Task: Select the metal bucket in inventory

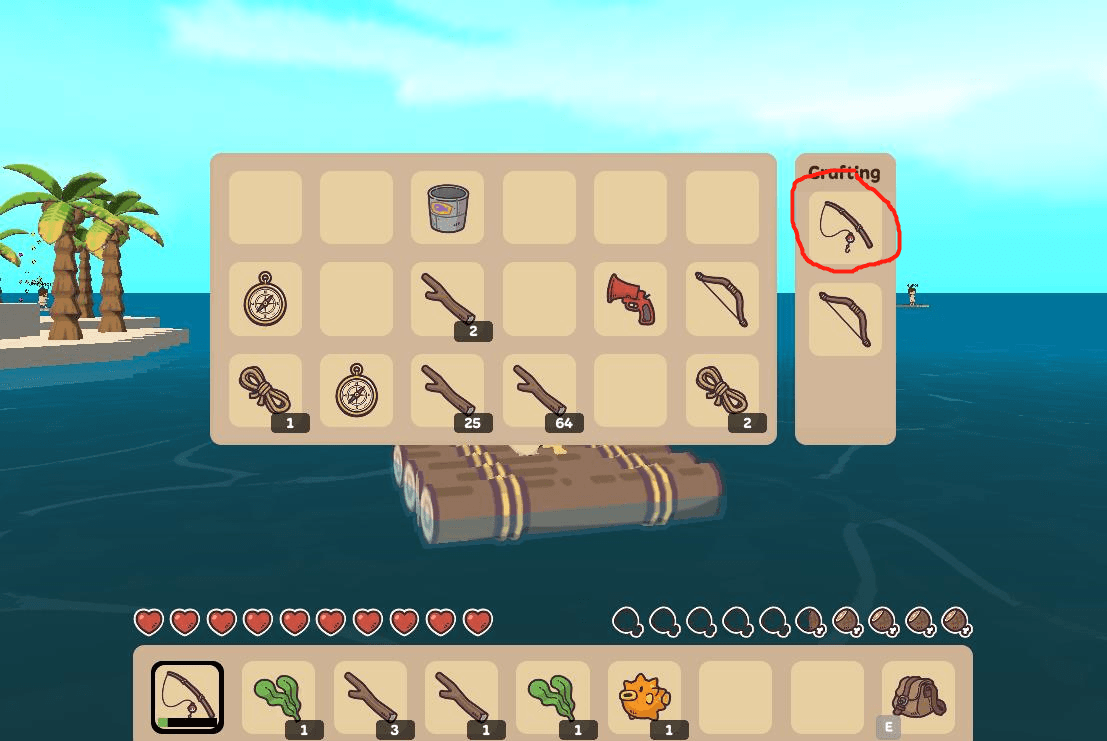Action: coord(447,208)
